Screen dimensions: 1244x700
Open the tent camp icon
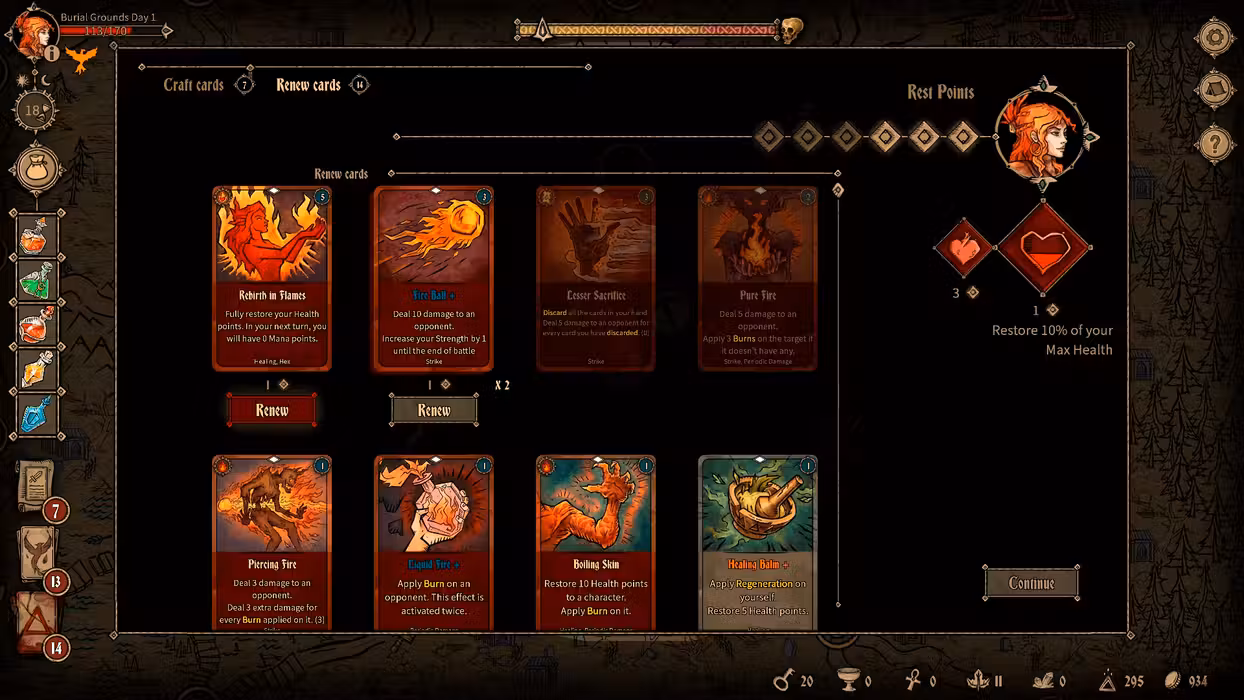click(x=1214, y=91)
